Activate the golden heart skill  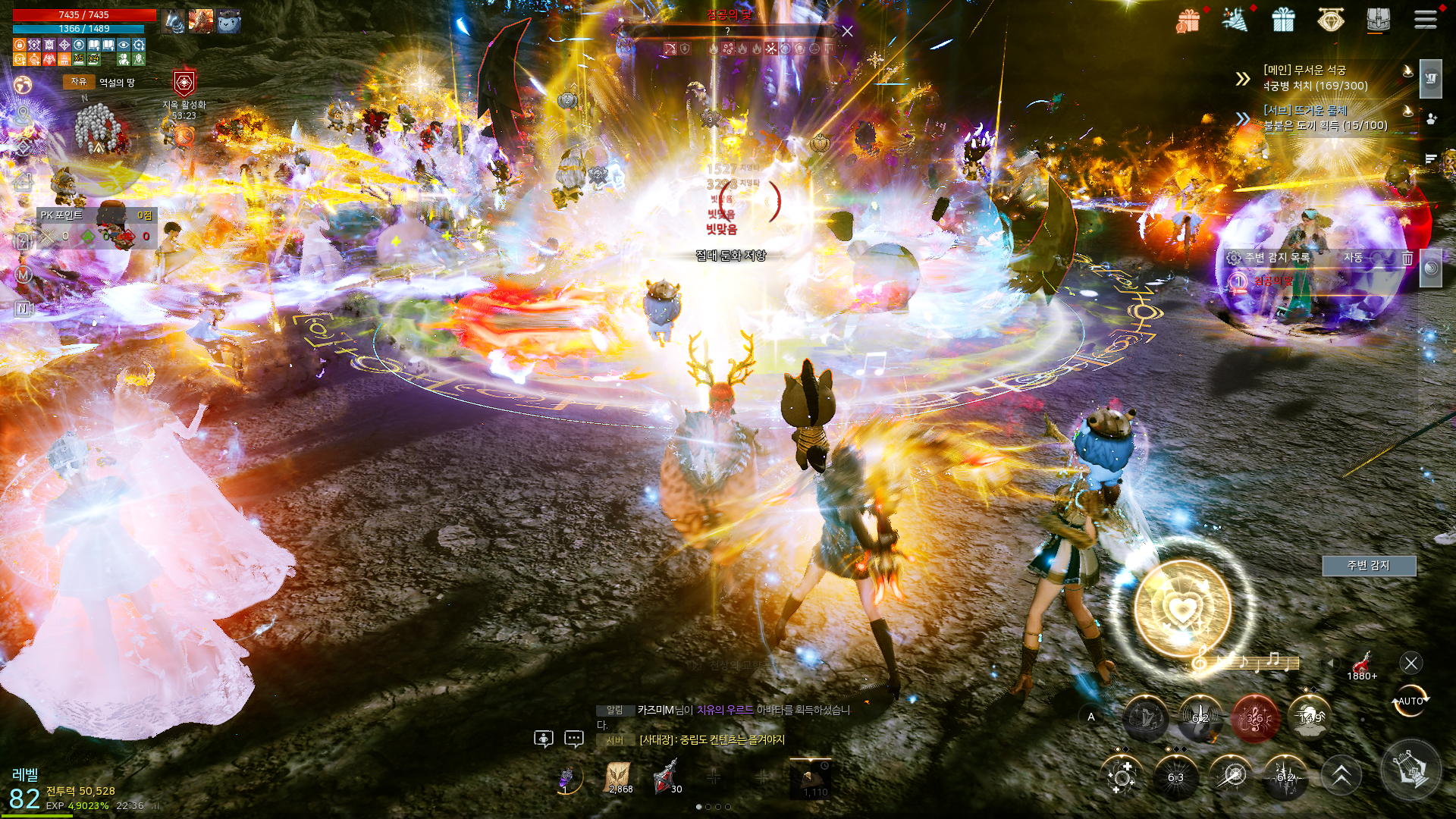1181,607
